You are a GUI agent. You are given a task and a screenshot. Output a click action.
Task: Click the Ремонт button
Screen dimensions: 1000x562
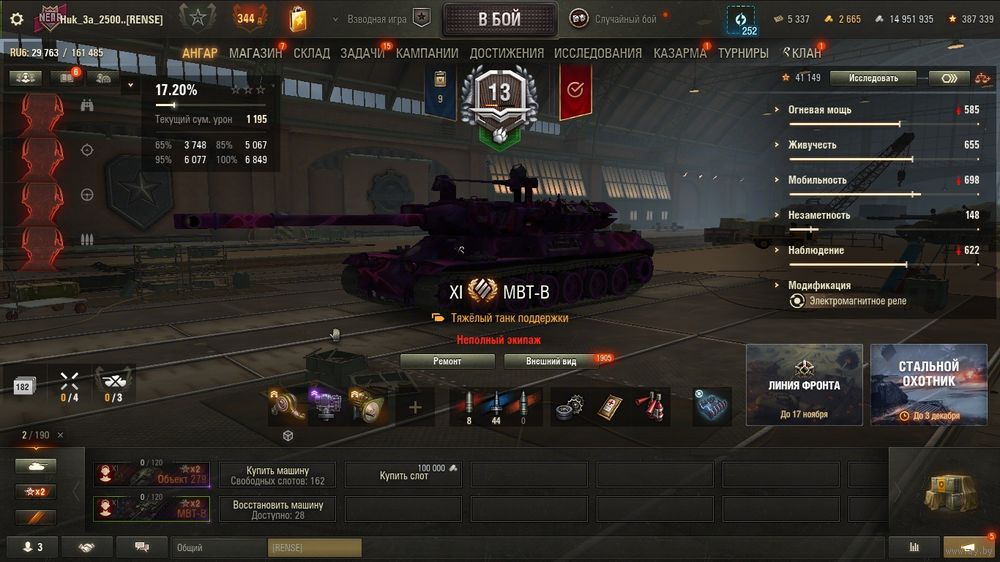[447, 361]
